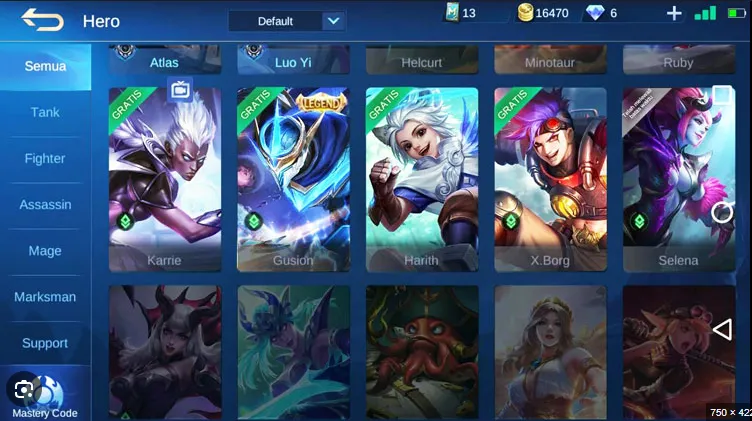
Task: Click the plus button to add diamonds
Action: pyautogui.click(x=674, y=13)
